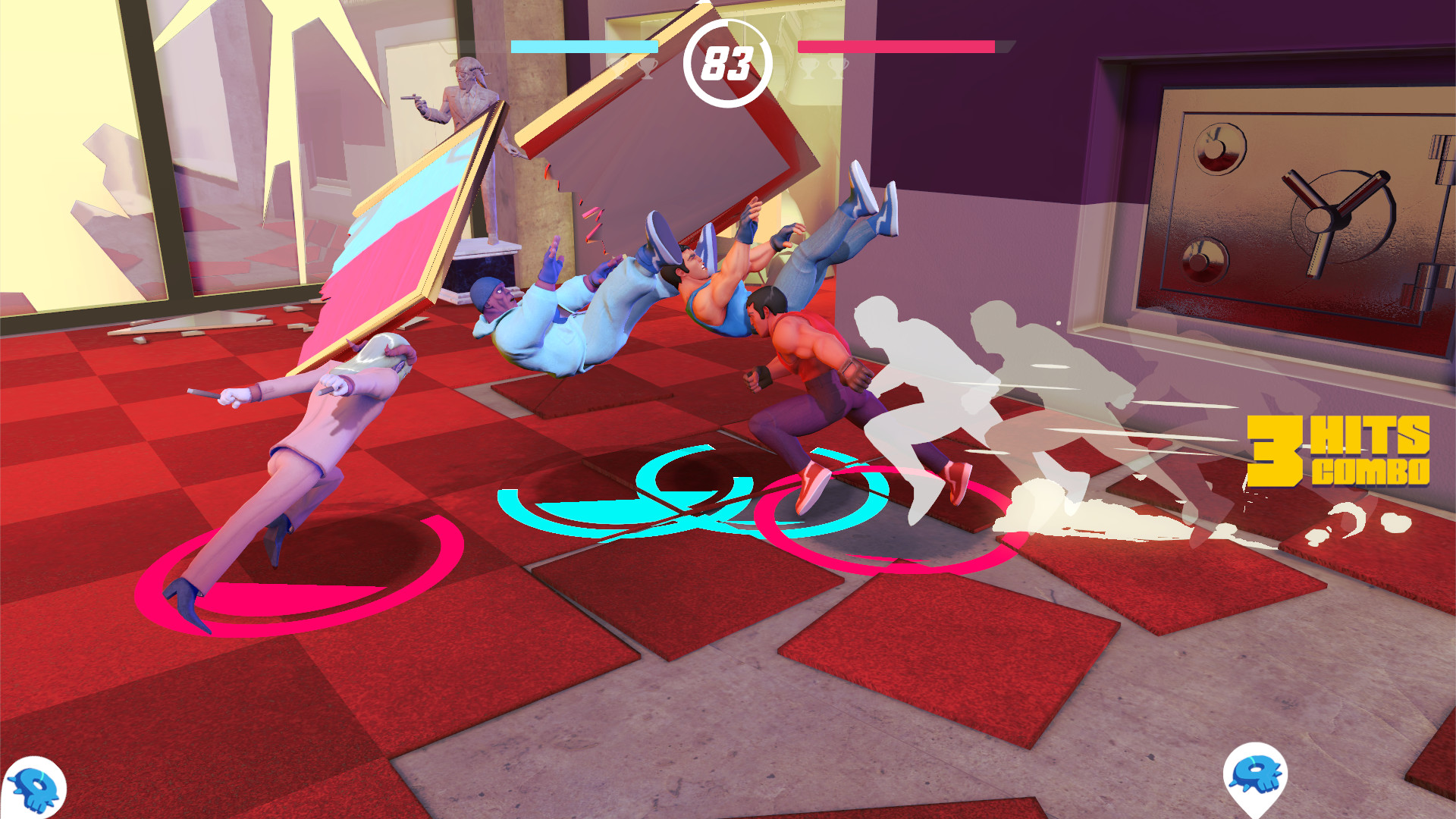Click the pink health bar at top right
Image resolution: width=1456 pixels, height=819 pixels.
(895, 45)
